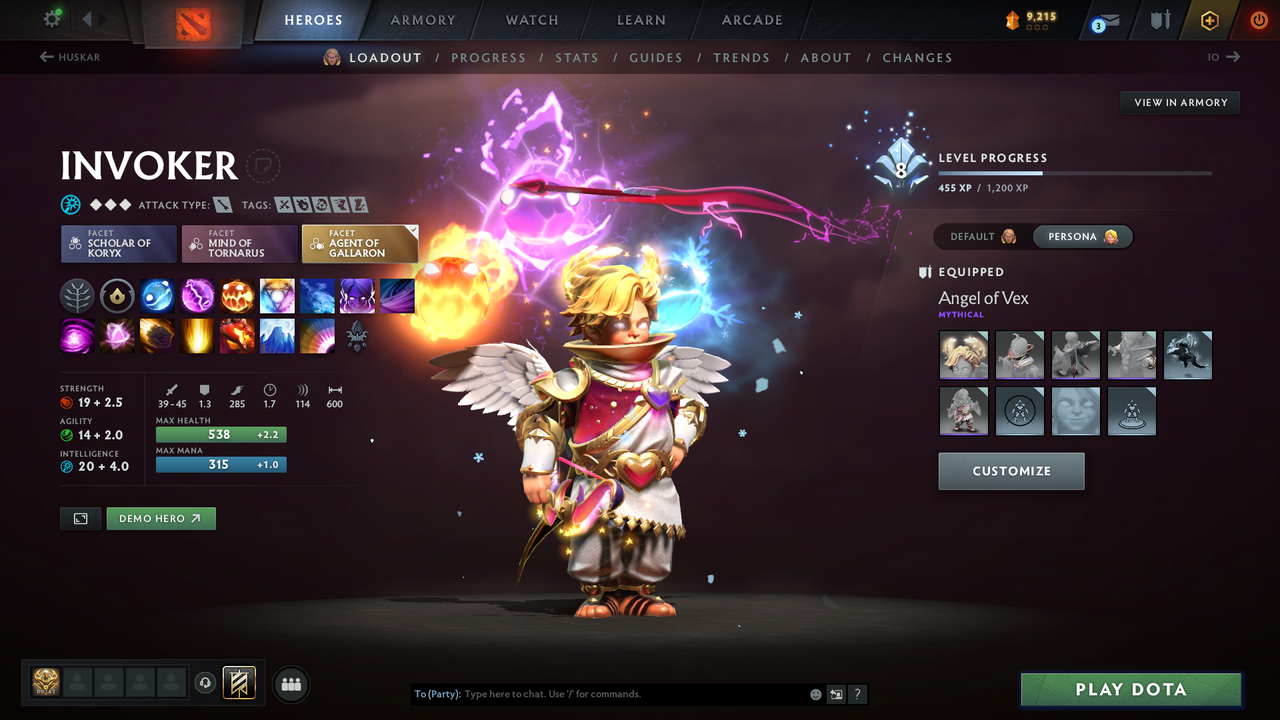Click the level progress XP bar
Screen dimensions: 1280x720
click(x=1076, y=172)
